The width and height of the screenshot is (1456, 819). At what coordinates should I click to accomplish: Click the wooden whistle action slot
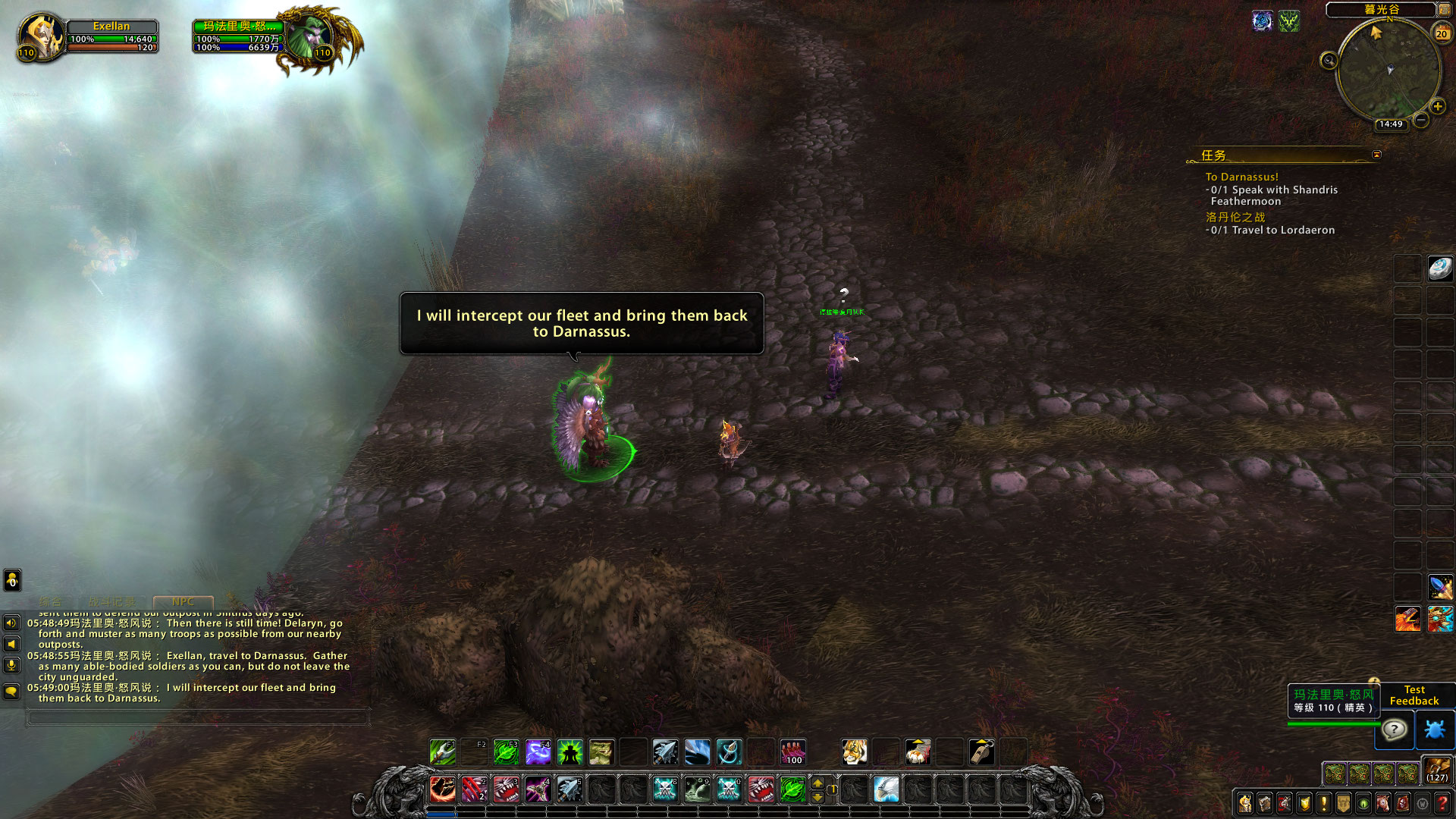coord(981,752)
